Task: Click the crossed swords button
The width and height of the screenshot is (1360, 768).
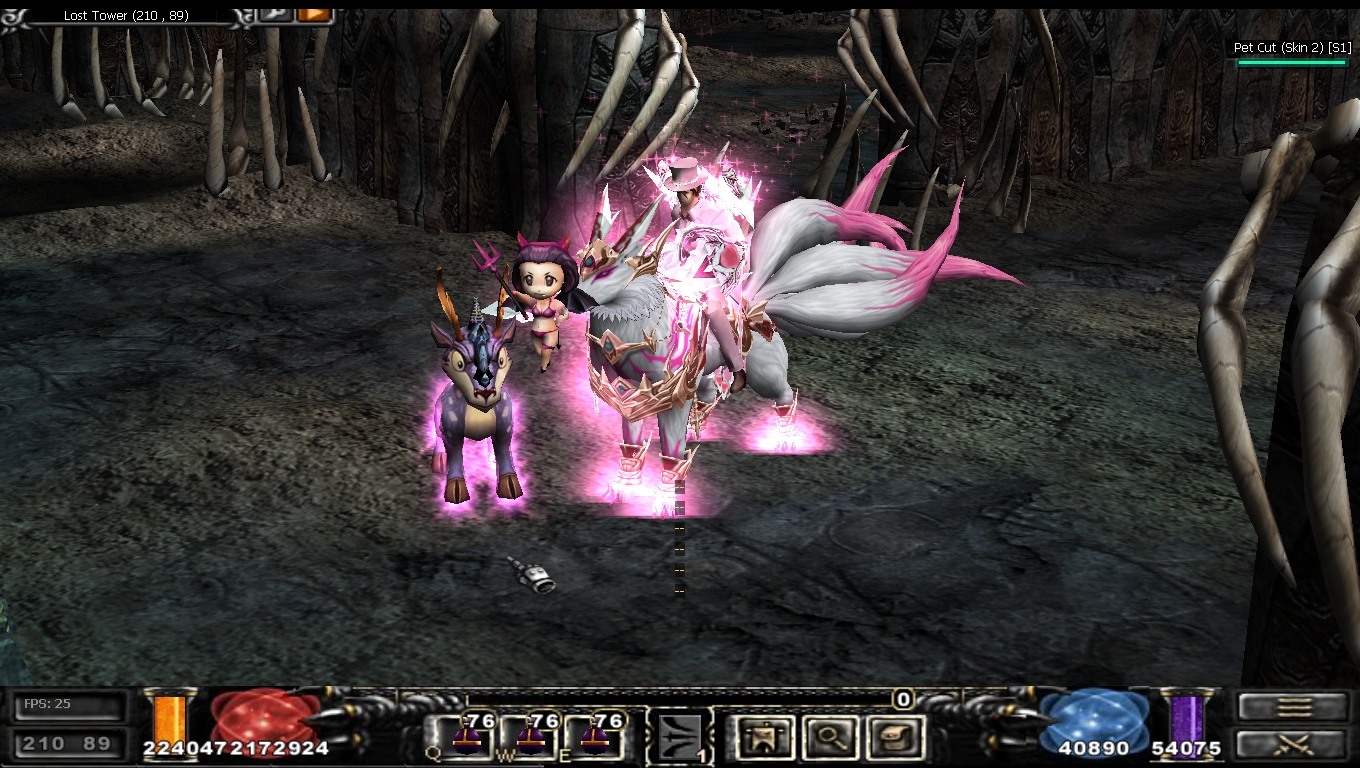Action: (1294, 743)
